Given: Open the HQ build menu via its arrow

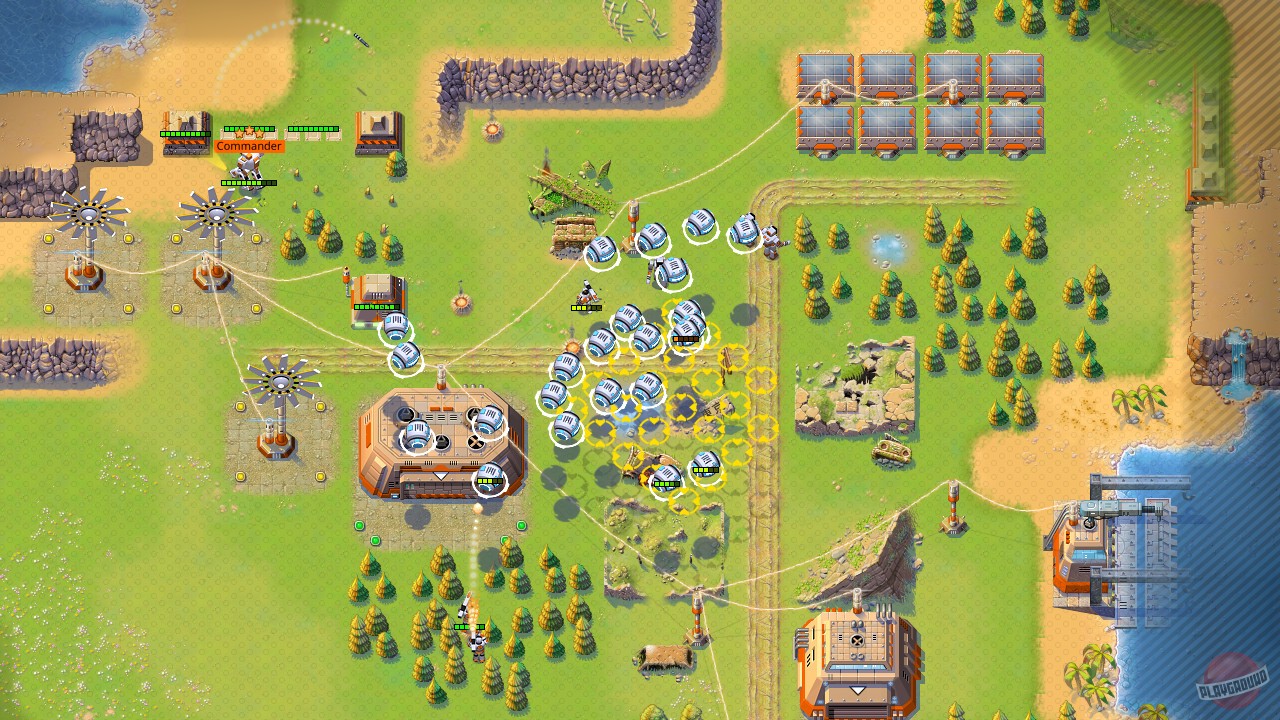Looking at the screenshot, I should click(440, 477).
